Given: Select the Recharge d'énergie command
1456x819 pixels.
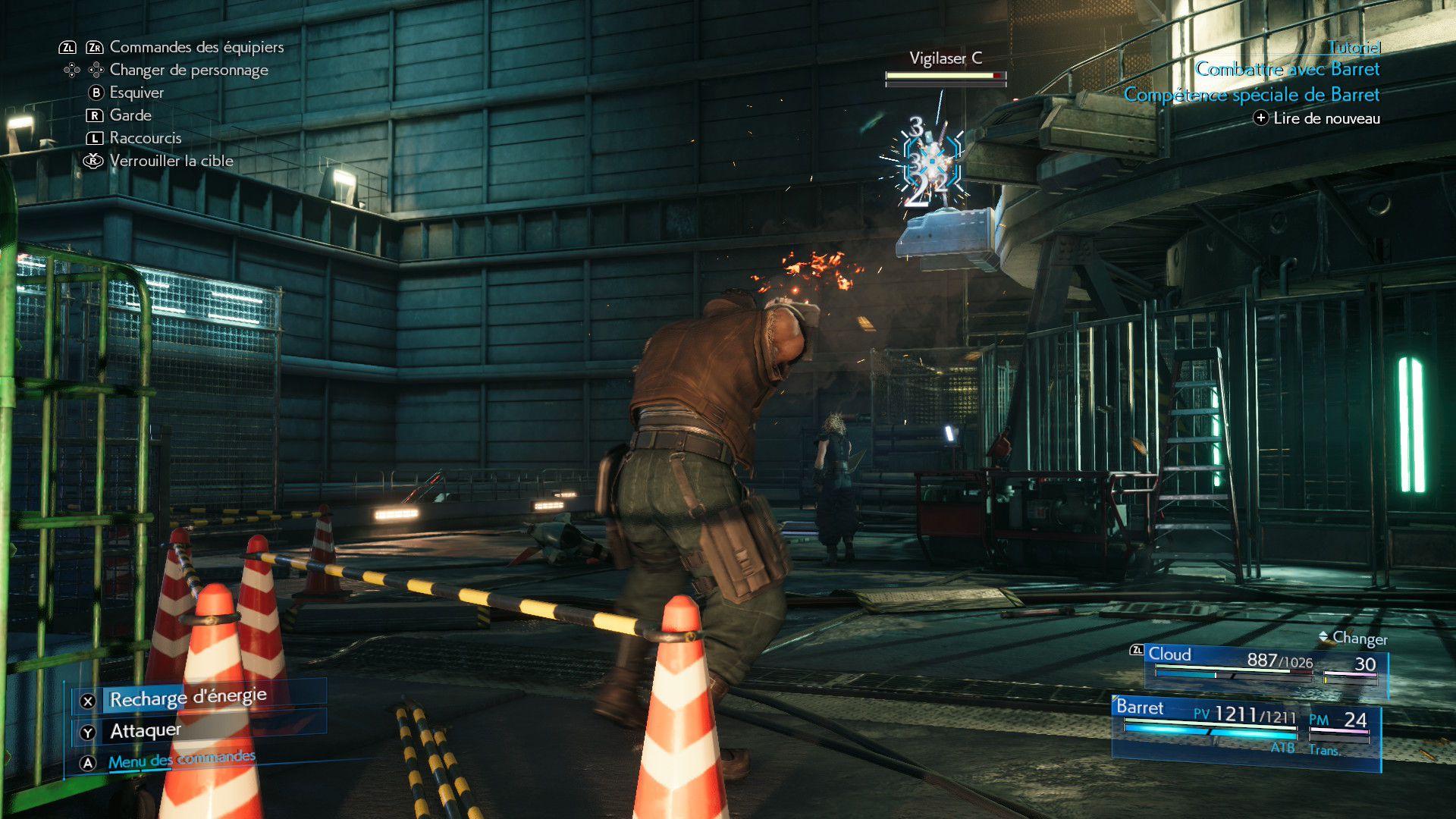Looking at the screenshot, I should coord(188,698).
